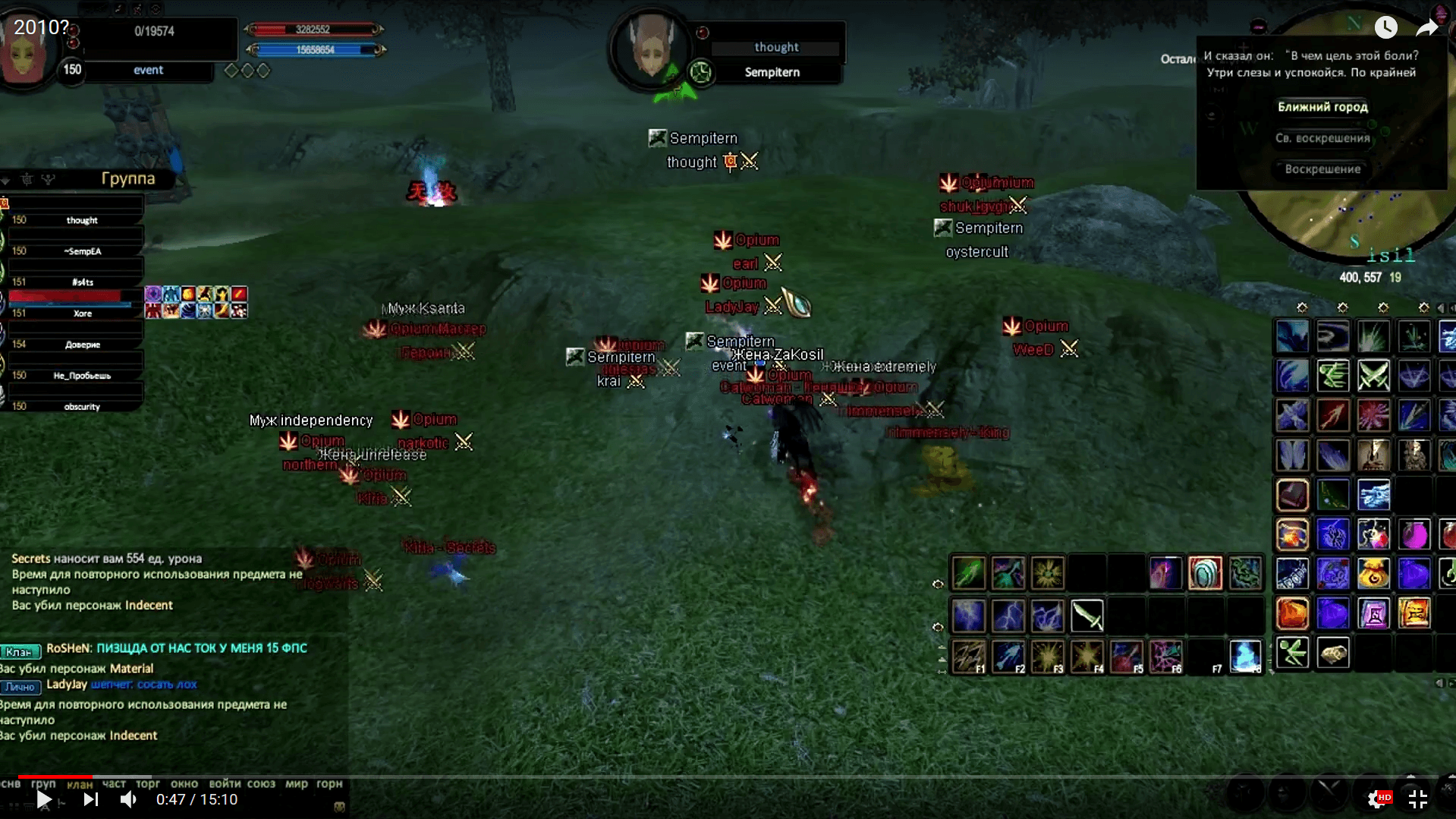Switch chat to the мир channel tab
Viewport: 1456px width, 819px height.
point(296,783)
